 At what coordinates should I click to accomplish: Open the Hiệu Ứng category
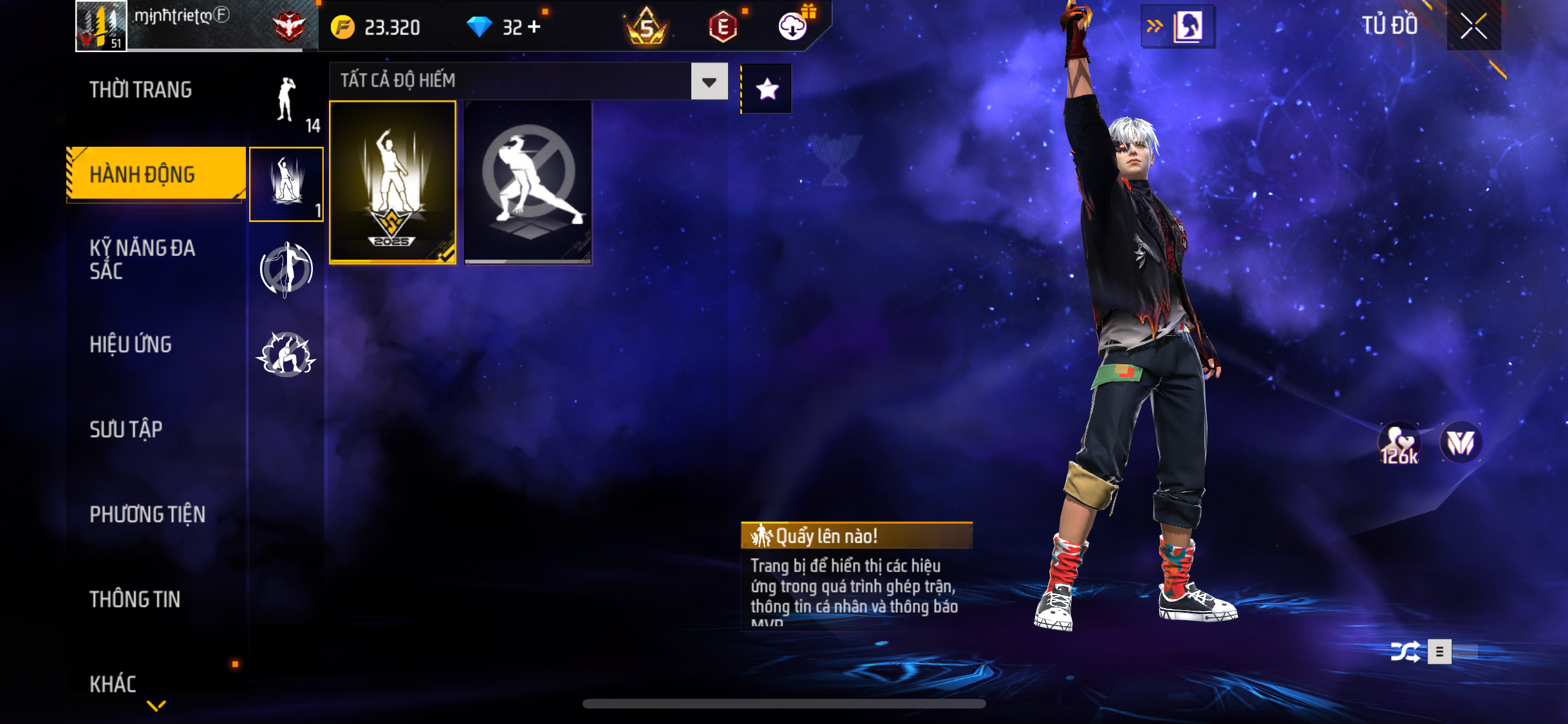pos(131,345)
